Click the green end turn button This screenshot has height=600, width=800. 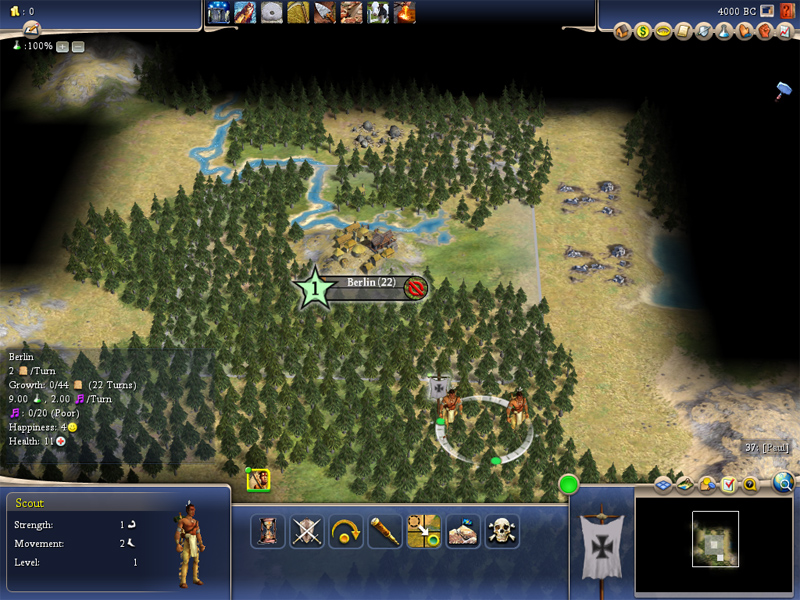click(569, 486)
